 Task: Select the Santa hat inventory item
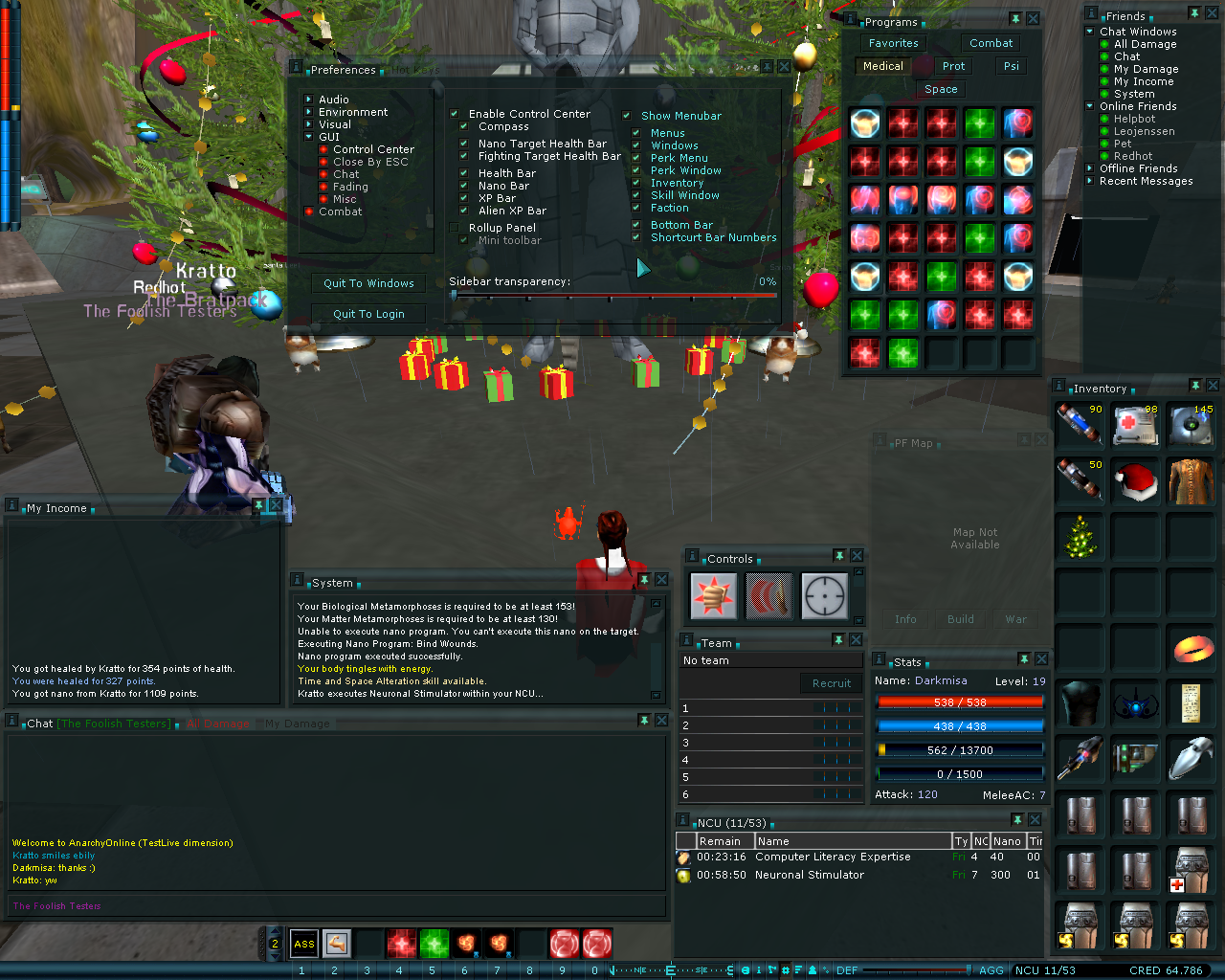(1136, 480)
